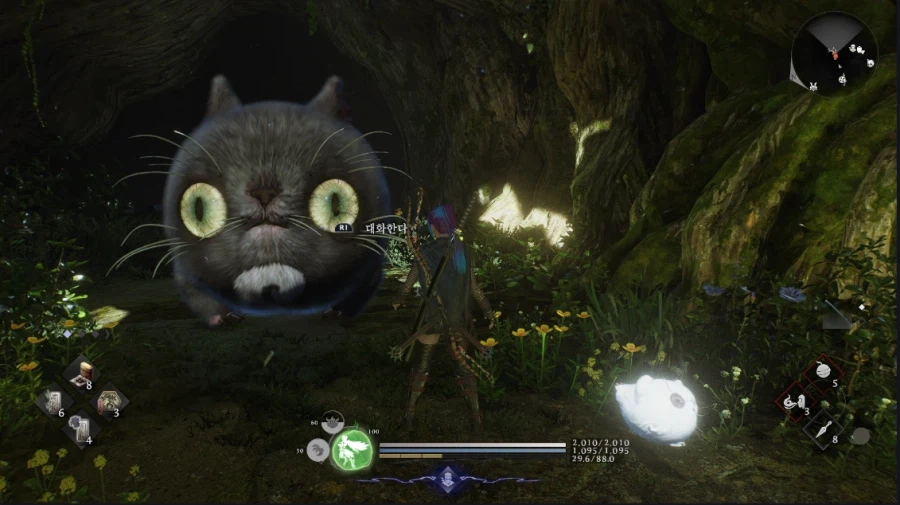Image resolution: width=900 pixels, height=505 pixels.
Task: Choose the flame tool slot with 3
Action: (x=796, y=403)
